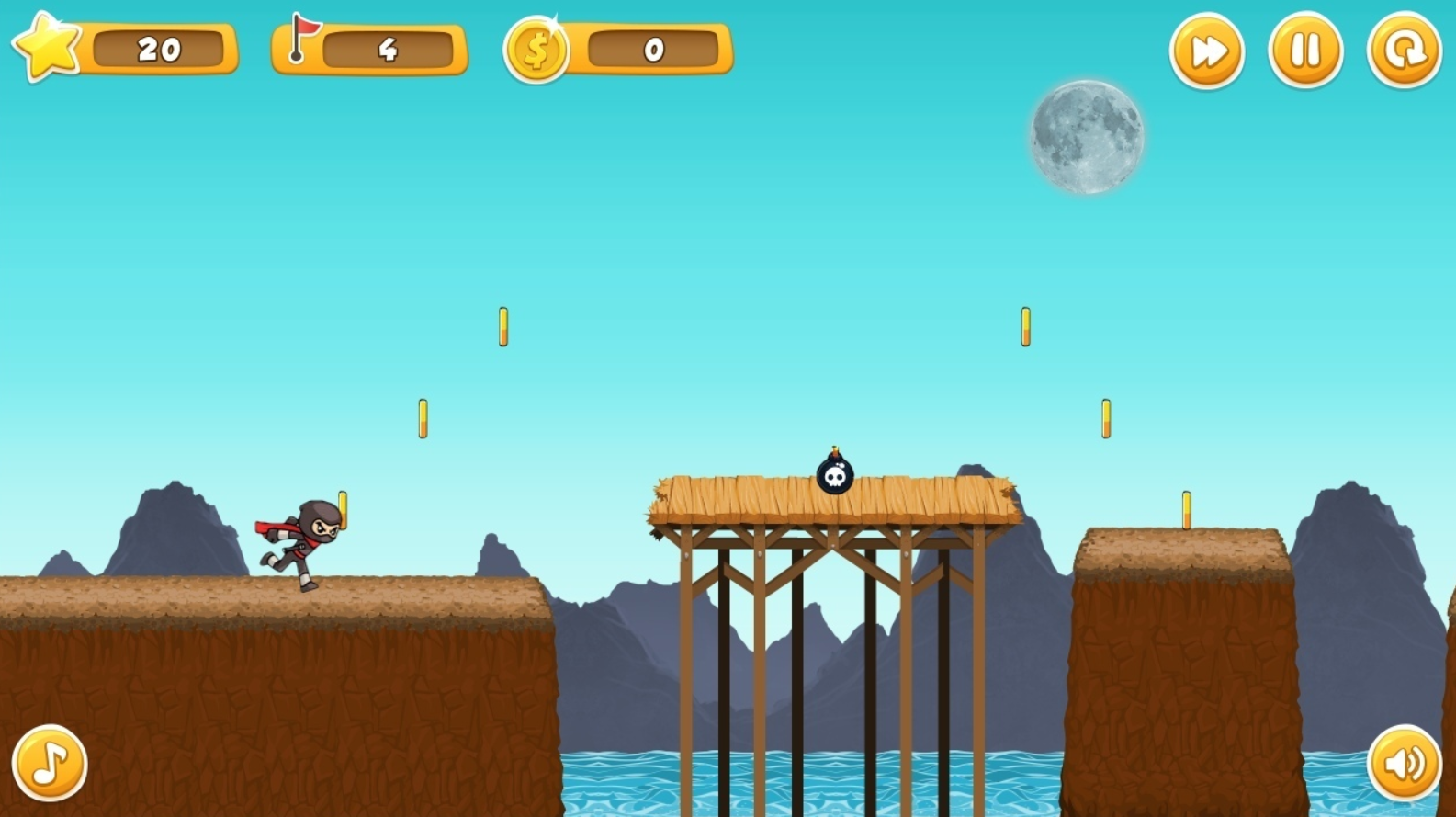Toggle sound effects with the speaker button
The height and width of the screenshot is (817, 1456).
pos(1404,763)
